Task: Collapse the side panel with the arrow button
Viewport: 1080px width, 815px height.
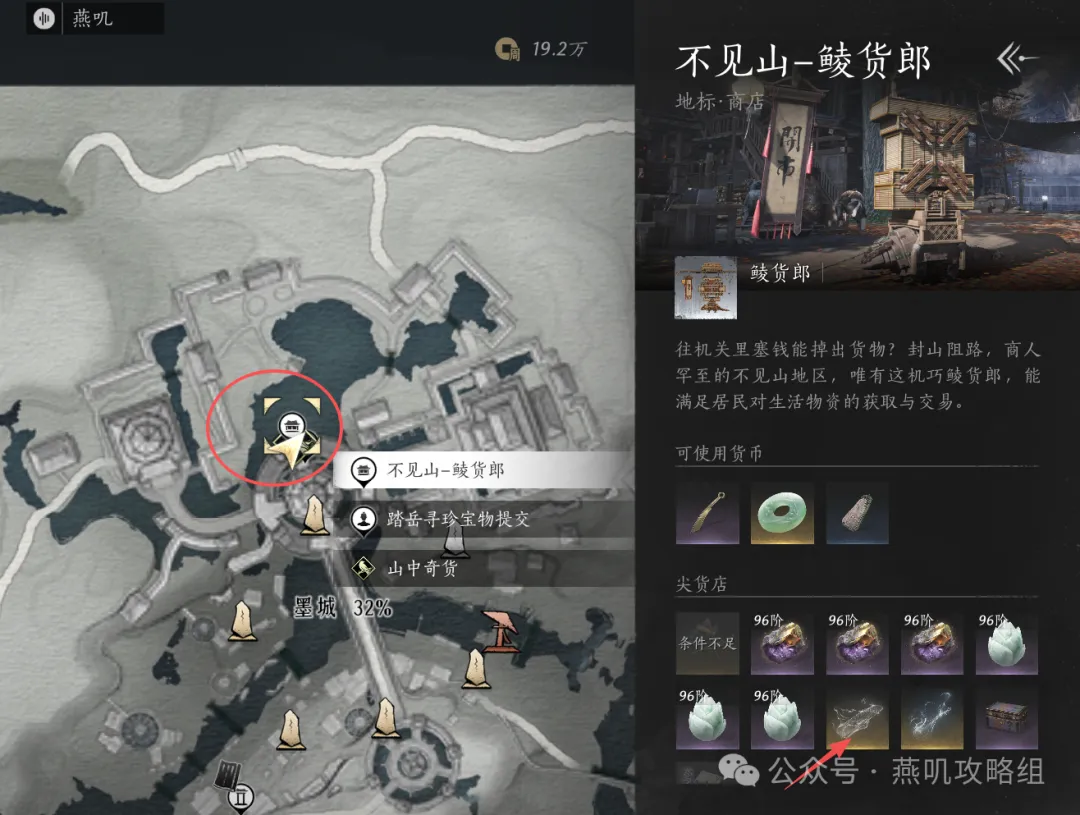Action: tap(1018, 59)
